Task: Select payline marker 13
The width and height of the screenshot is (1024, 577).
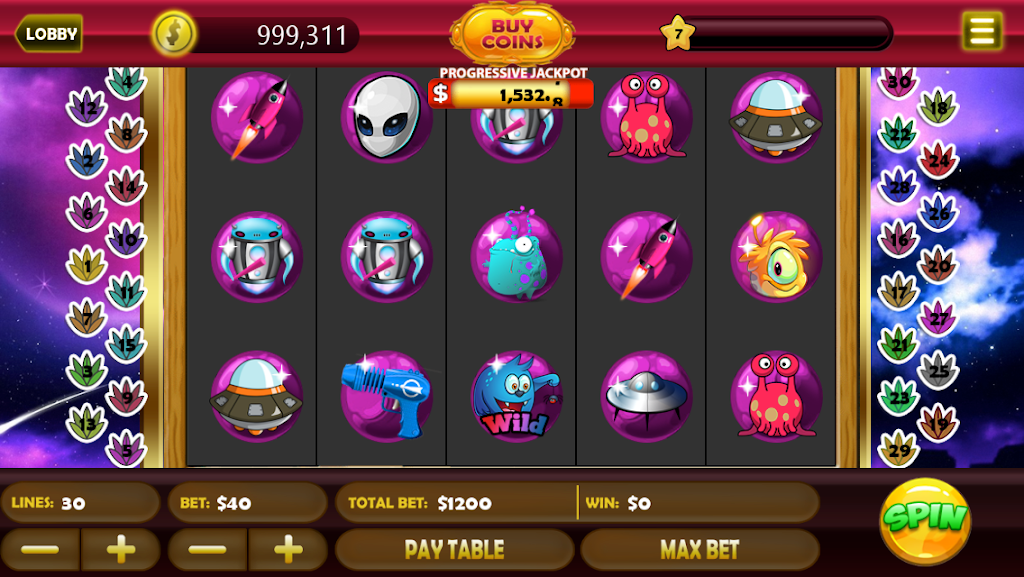Action: click(87, 423)
